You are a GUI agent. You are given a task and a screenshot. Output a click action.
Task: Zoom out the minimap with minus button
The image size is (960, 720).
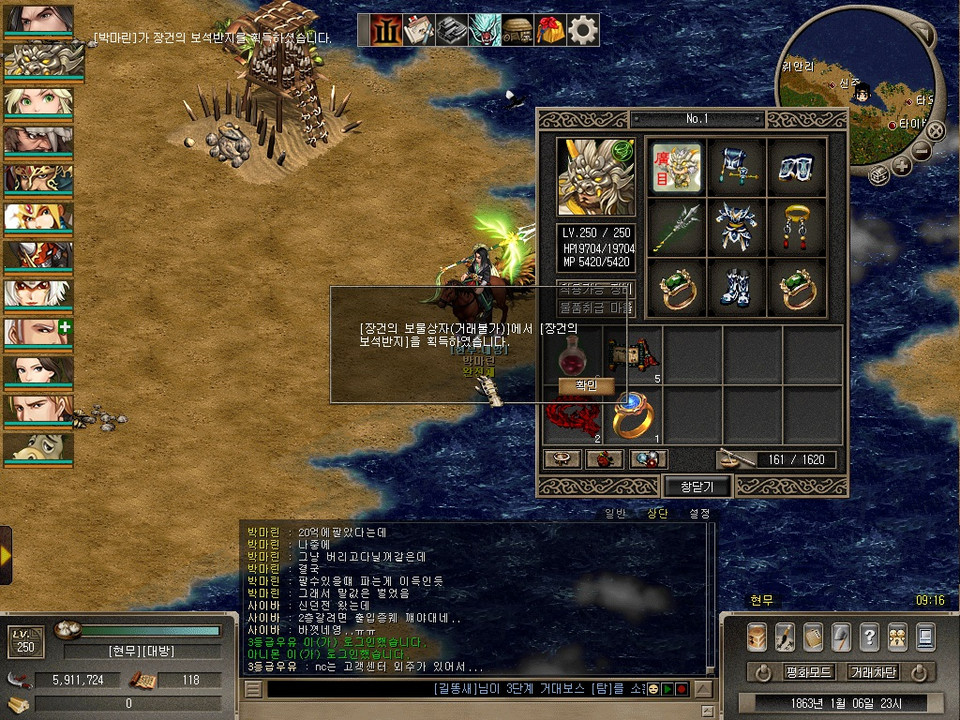click(921, 151)
